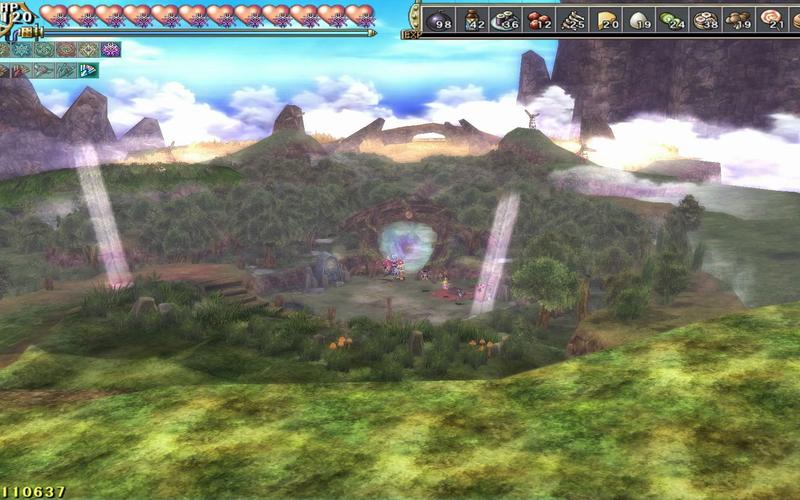Activate the highlighted white arrows skill icon

(x=88, y=70)
